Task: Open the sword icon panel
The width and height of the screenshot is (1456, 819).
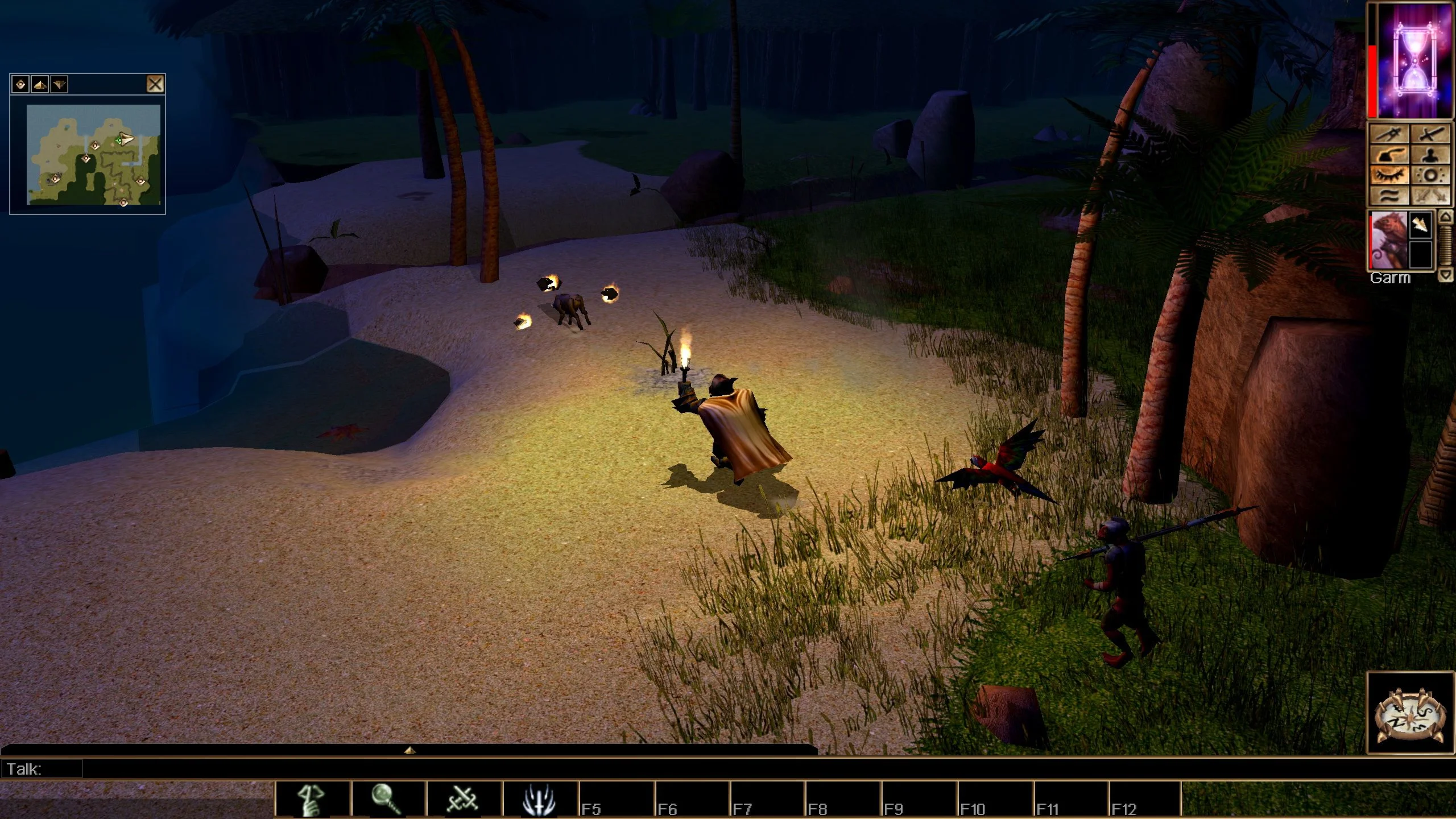Action: coord(1430,134)
